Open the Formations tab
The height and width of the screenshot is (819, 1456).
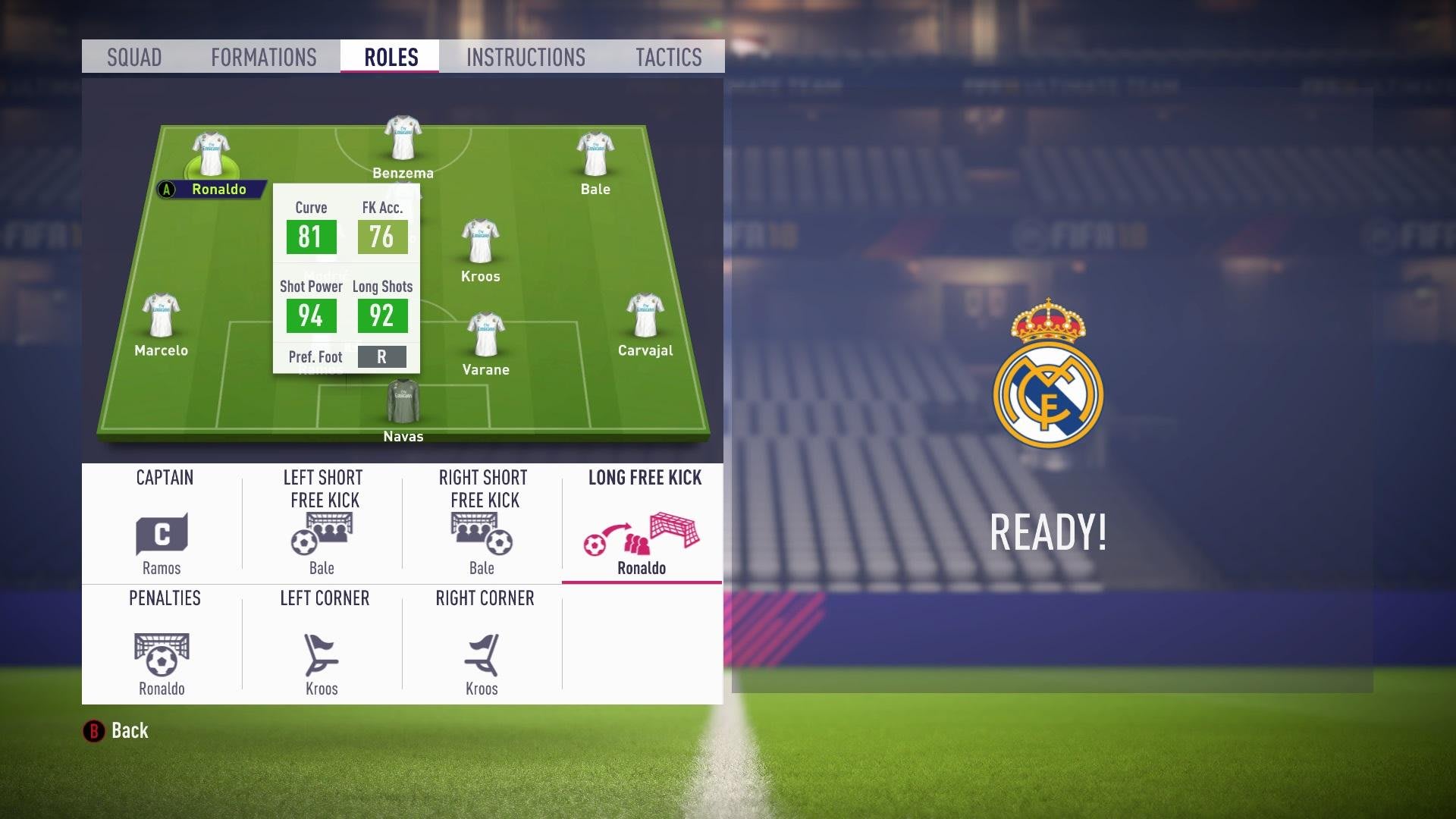(264, 57)
